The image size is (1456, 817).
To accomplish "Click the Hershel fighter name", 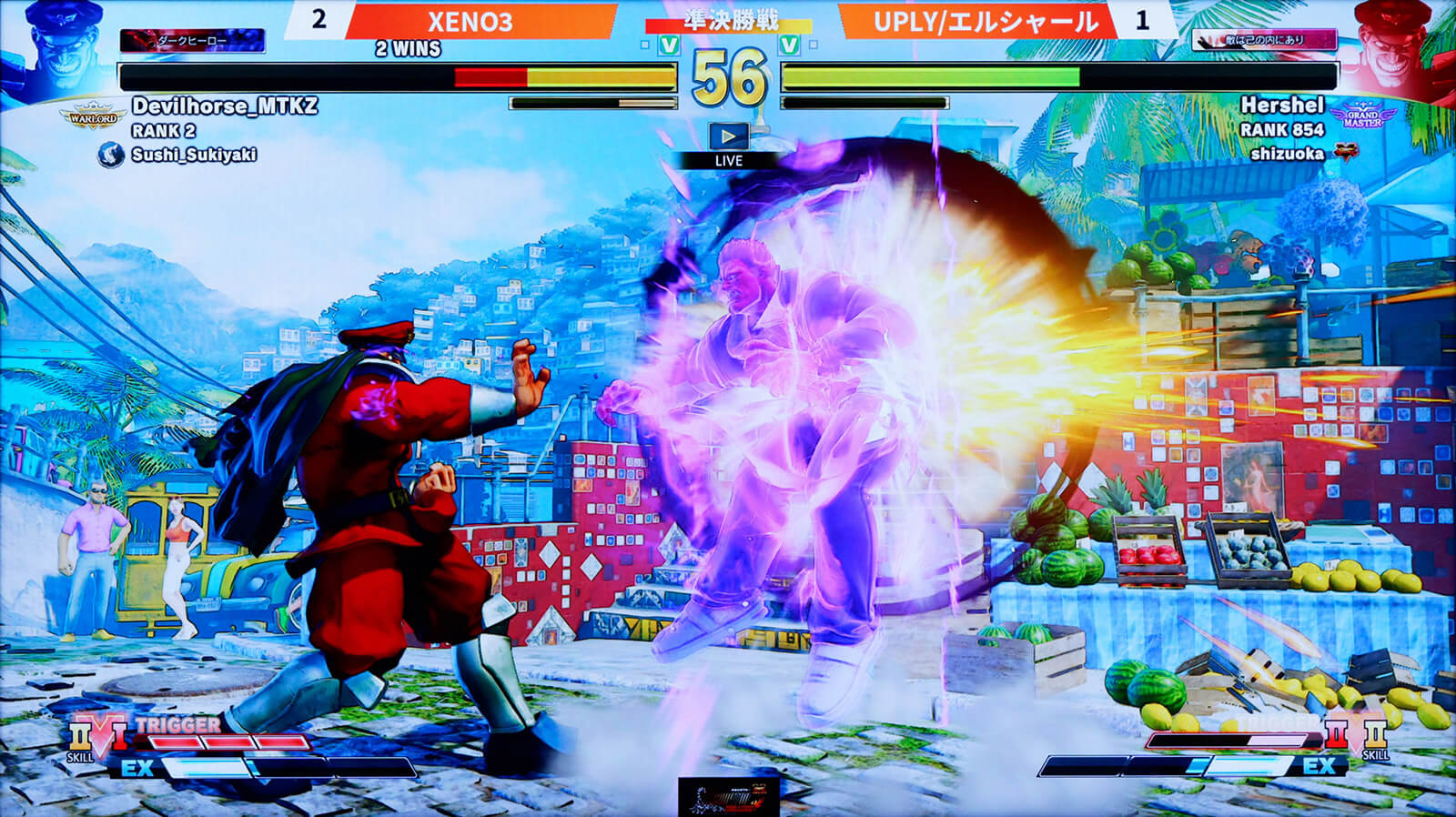I will point(1282,105).
